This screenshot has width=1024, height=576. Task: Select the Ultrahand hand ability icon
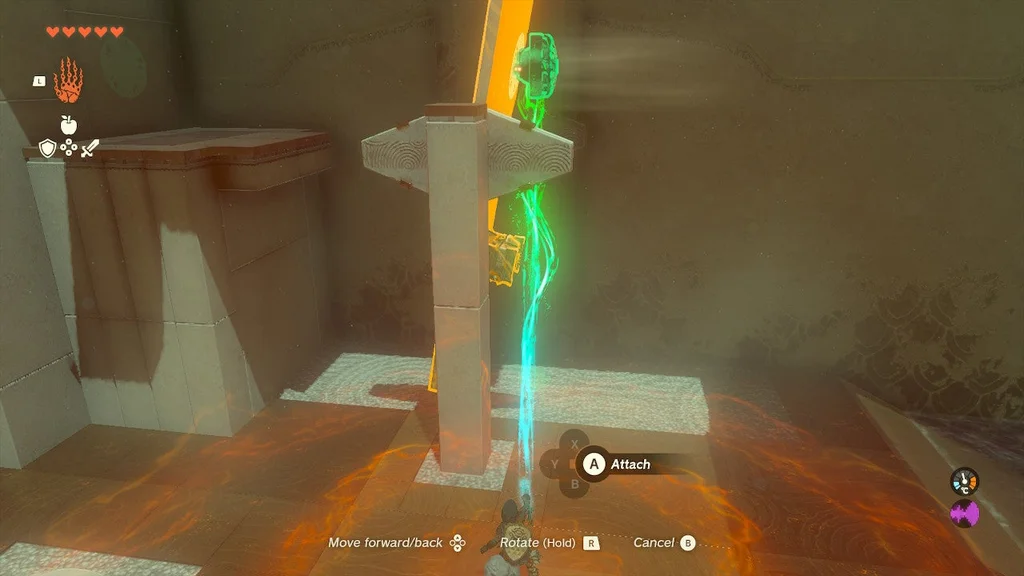coord(68,81)
